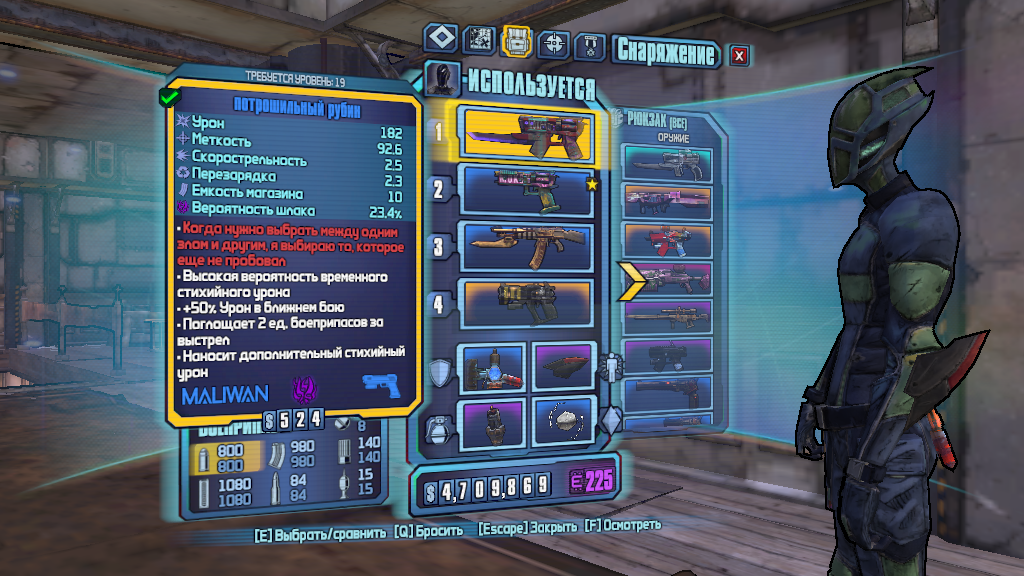Select the assault rifle in slot 3
Screen dimensions: 1024x576
[527, 246]
